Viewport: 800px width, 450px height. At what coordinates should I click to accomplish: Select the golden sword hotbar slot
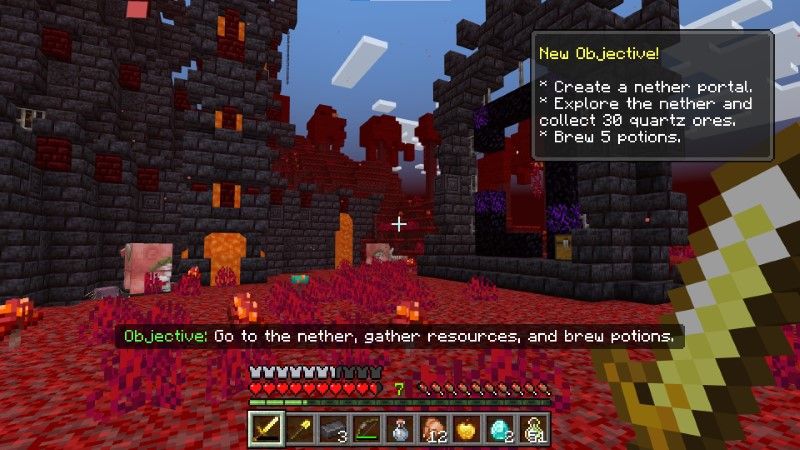265,429
